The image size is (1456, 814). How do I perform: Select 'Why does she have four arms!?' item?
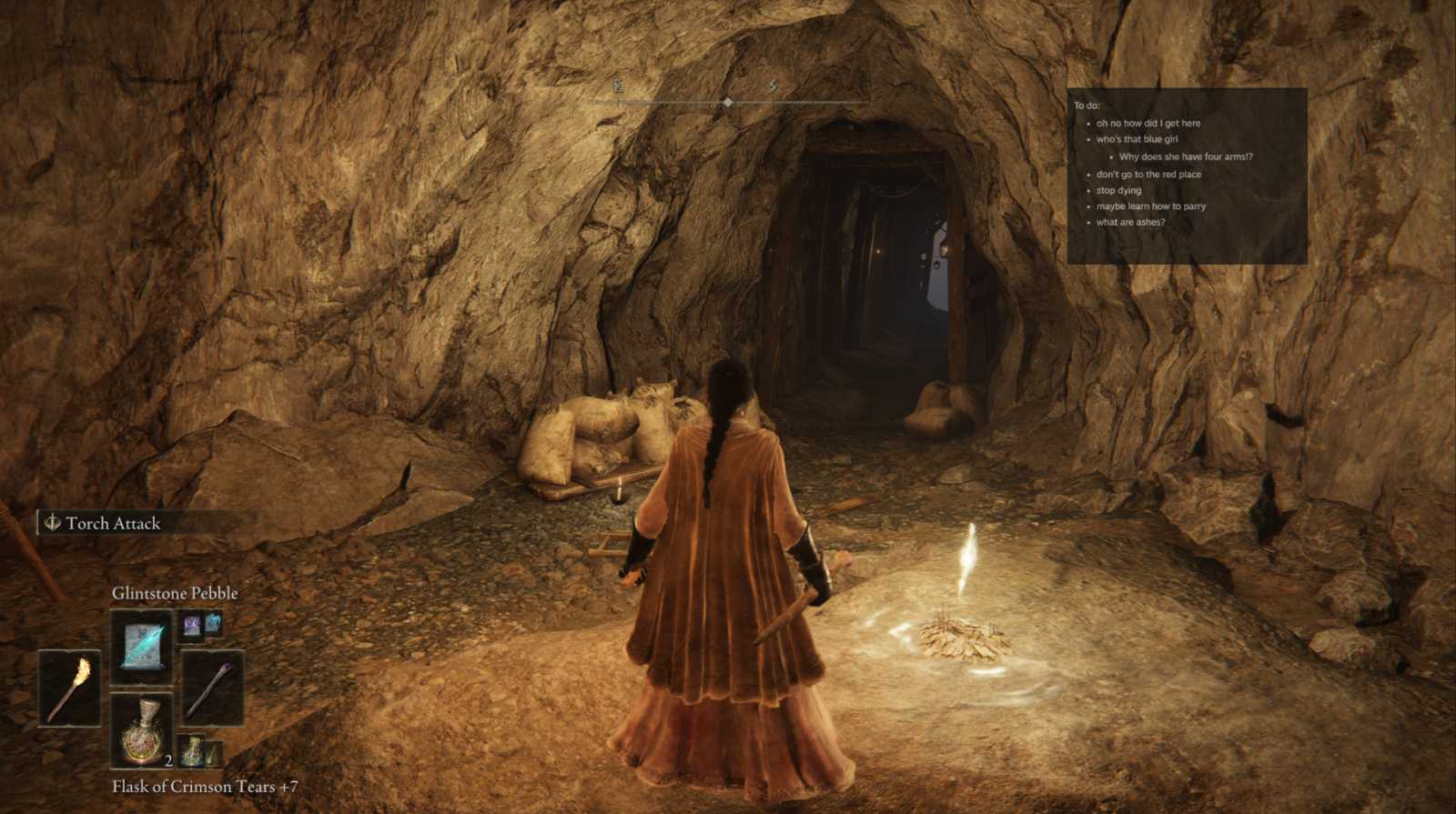coord(1184,156)
